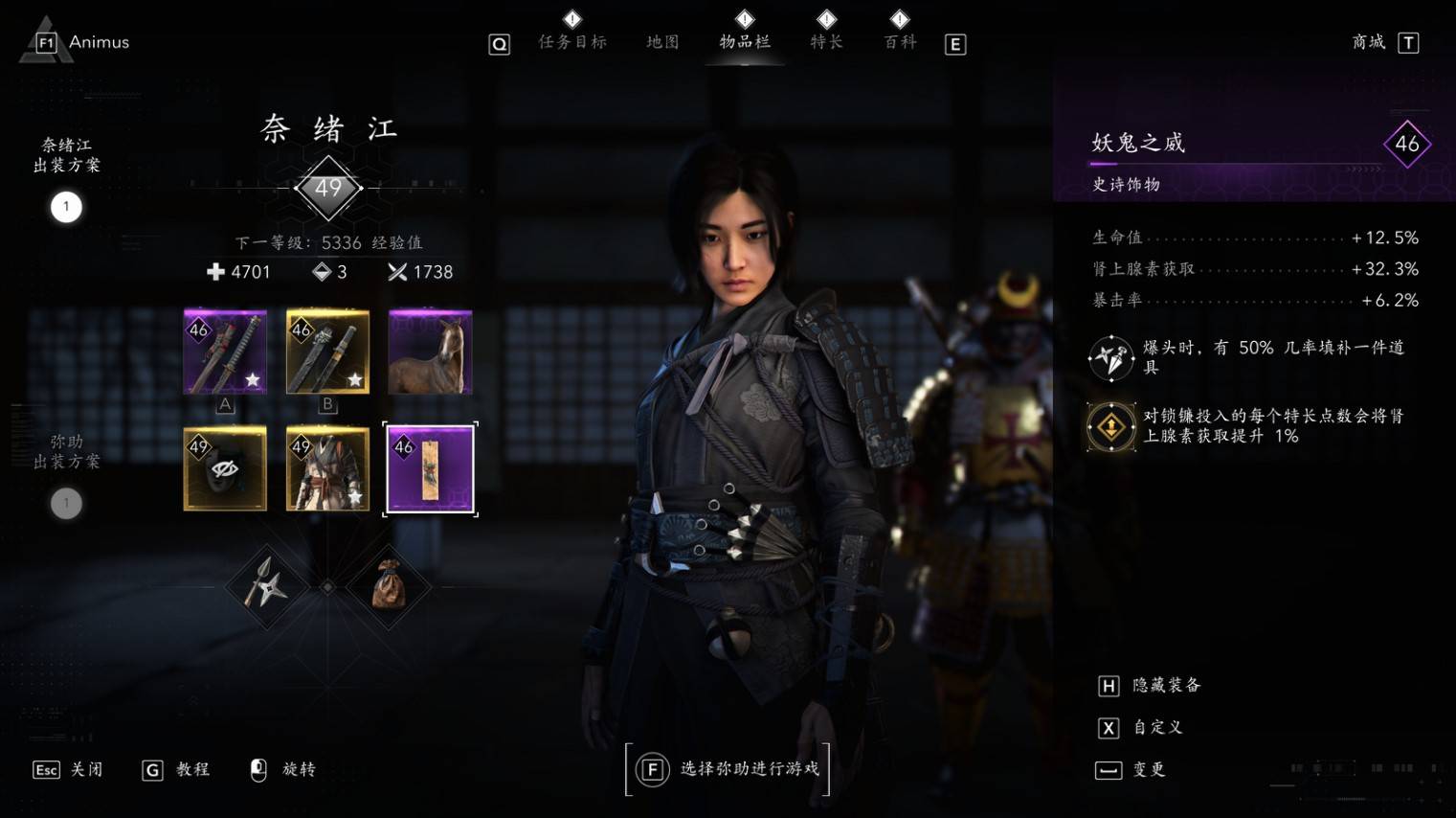Switch to 弥助 loadout
Image resolution: width=1456 pixels, height=818 pixels.
pyautogui.click(x=66, y=503)
